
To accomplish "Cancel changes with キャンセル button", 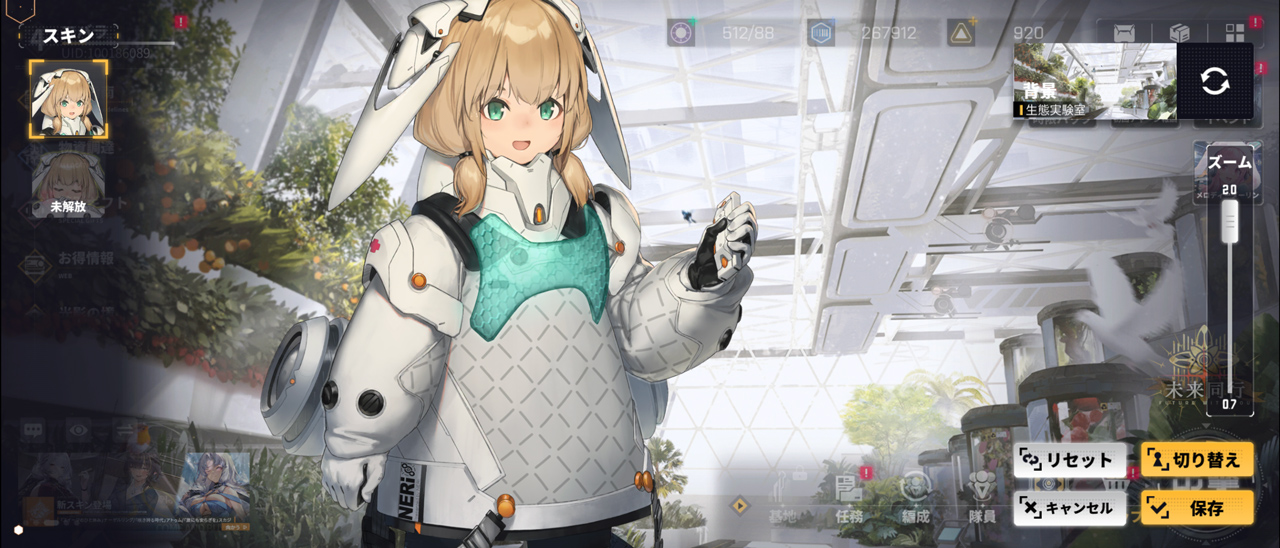I will (x=1069, y=508).
